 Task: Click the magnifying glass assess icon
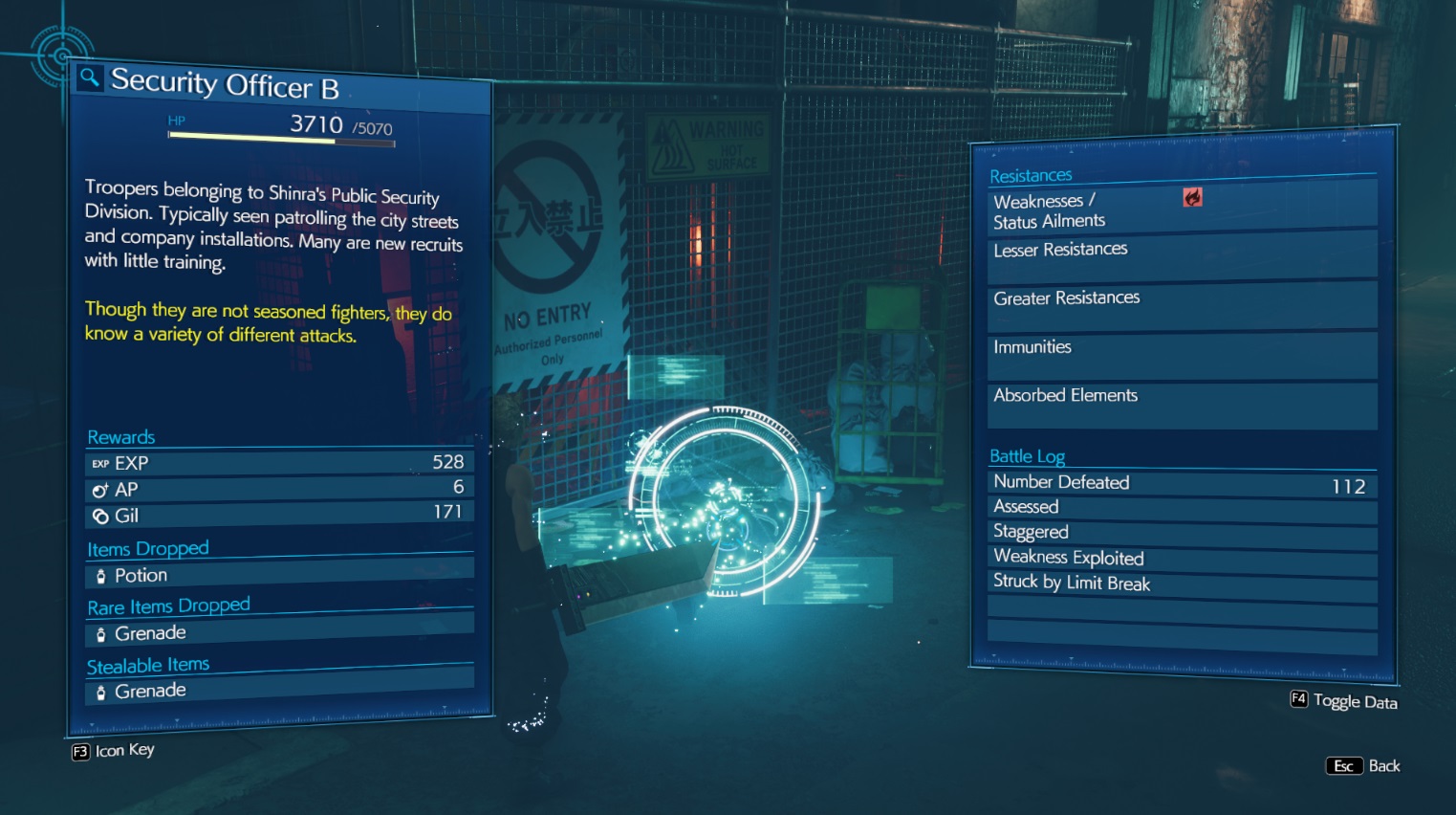(89, 77)
